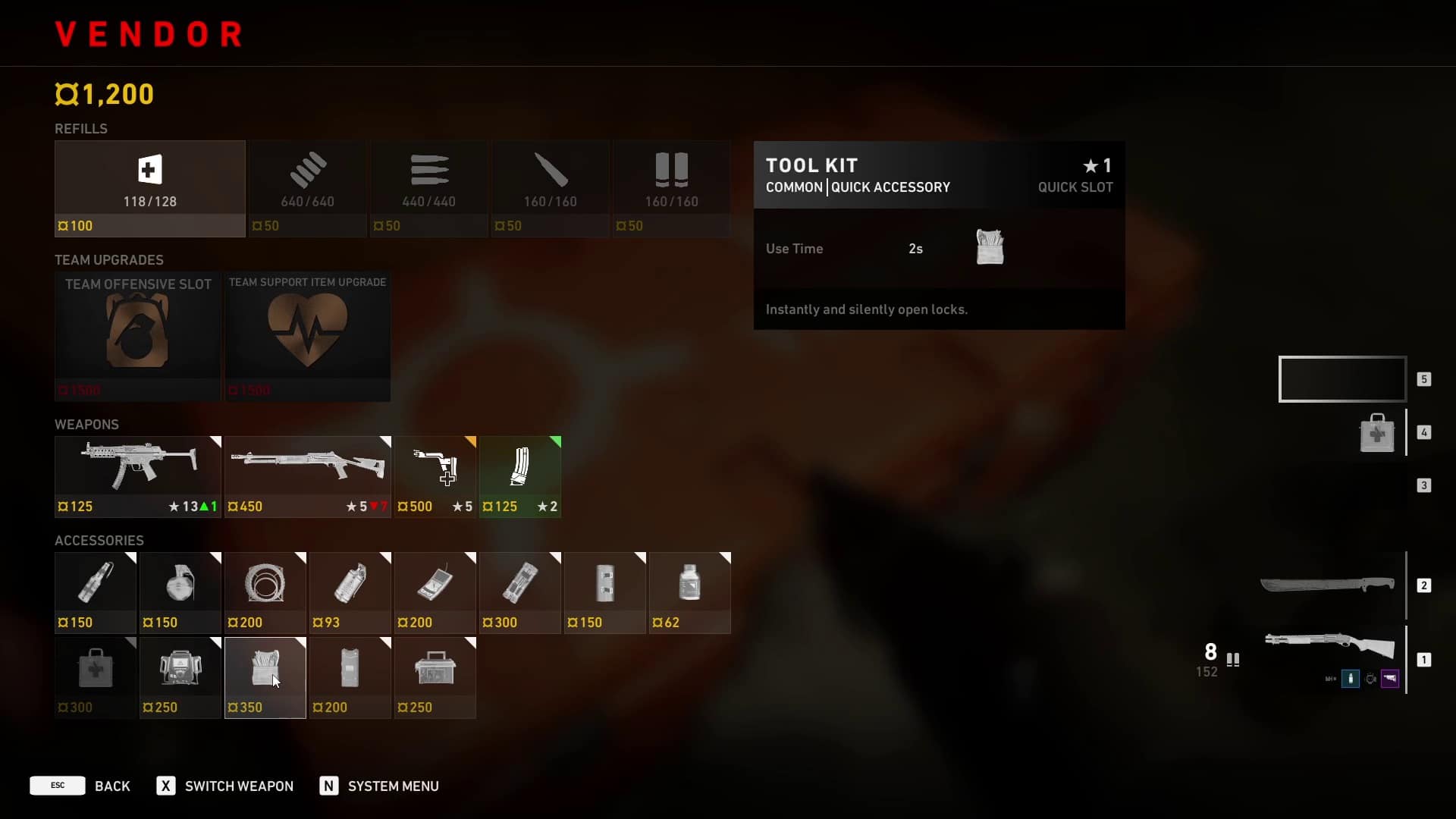Buy the health refill for 100 copper
Viewport: 1456px width, 819px height.
(x=149, y=188)
